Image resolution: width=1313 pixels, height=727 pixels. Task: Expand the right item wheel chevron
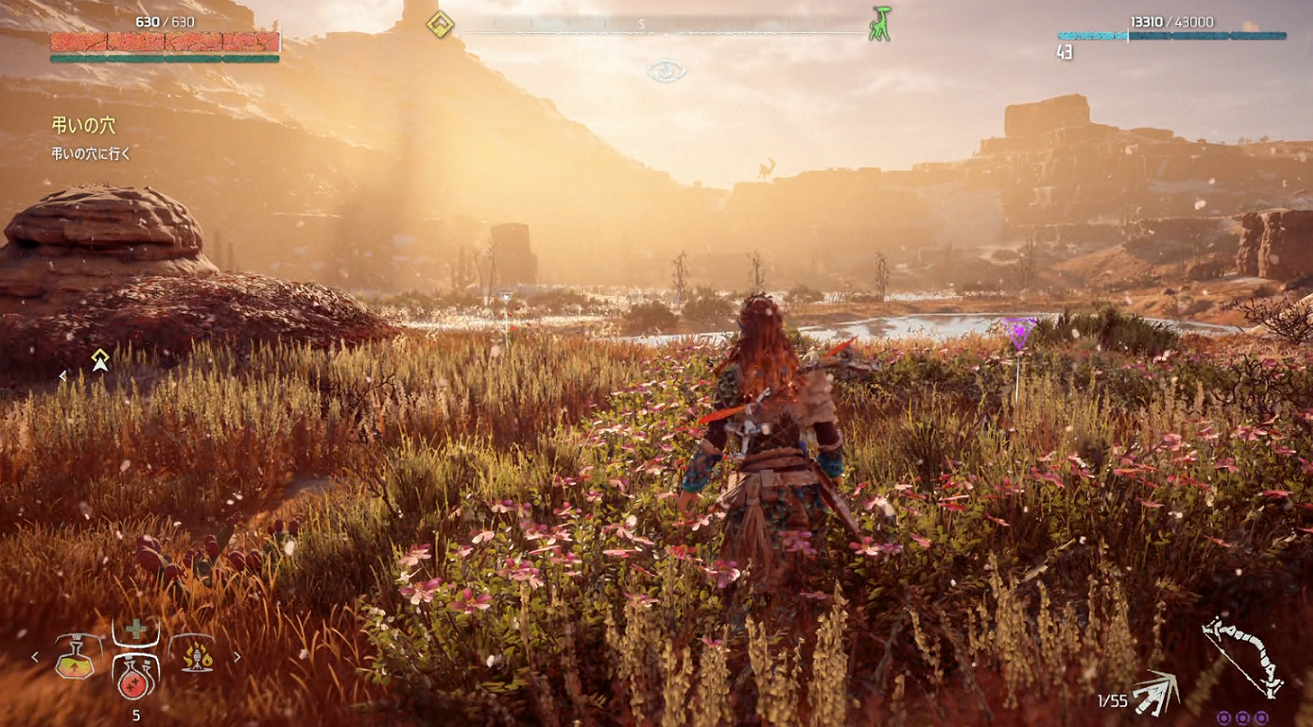237,657
